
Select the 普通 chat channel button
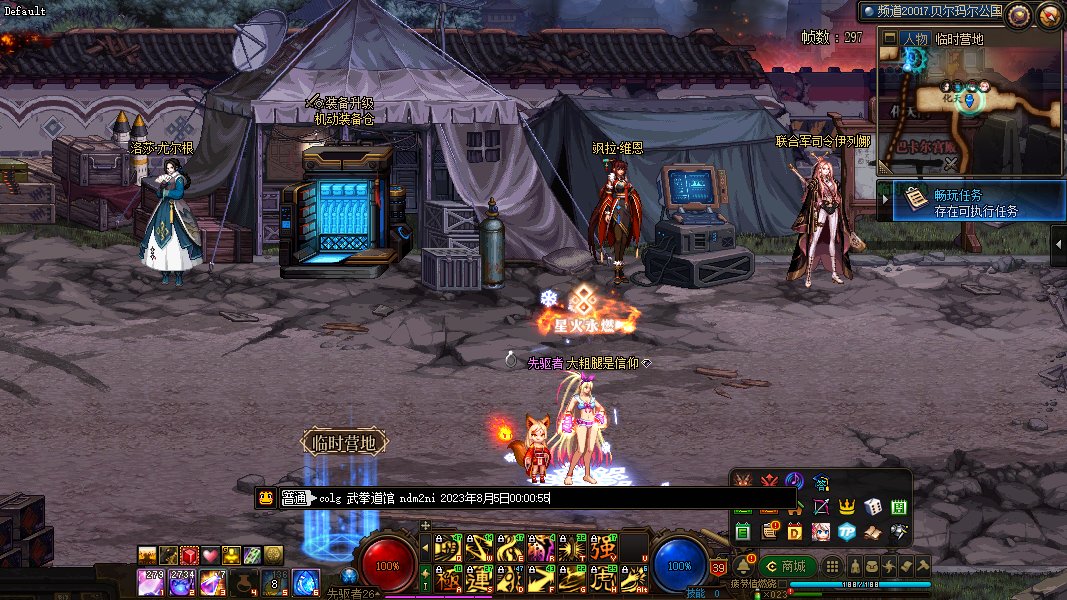click(294, 497)
